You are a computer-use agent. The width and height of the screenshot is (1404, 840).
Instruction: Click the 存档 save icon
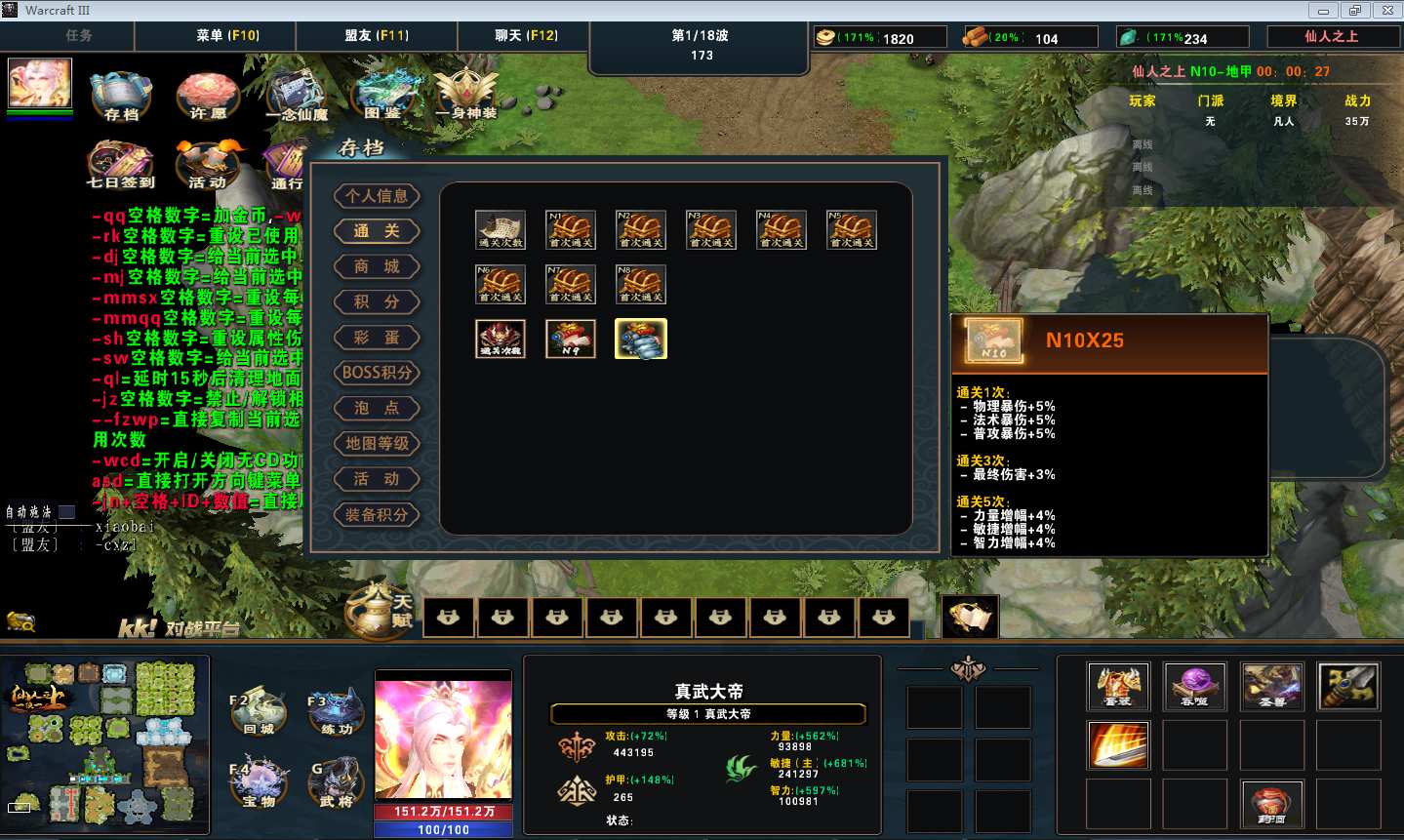coord(121,96)
